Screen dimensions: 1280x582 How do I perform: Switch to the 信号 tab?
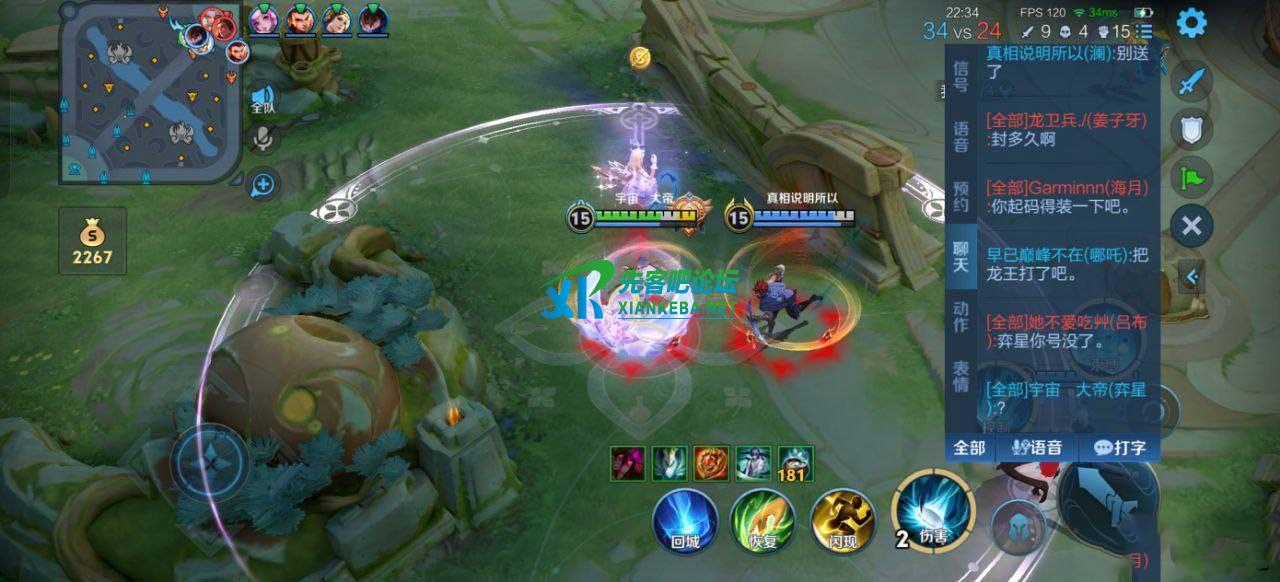[961, 75]
